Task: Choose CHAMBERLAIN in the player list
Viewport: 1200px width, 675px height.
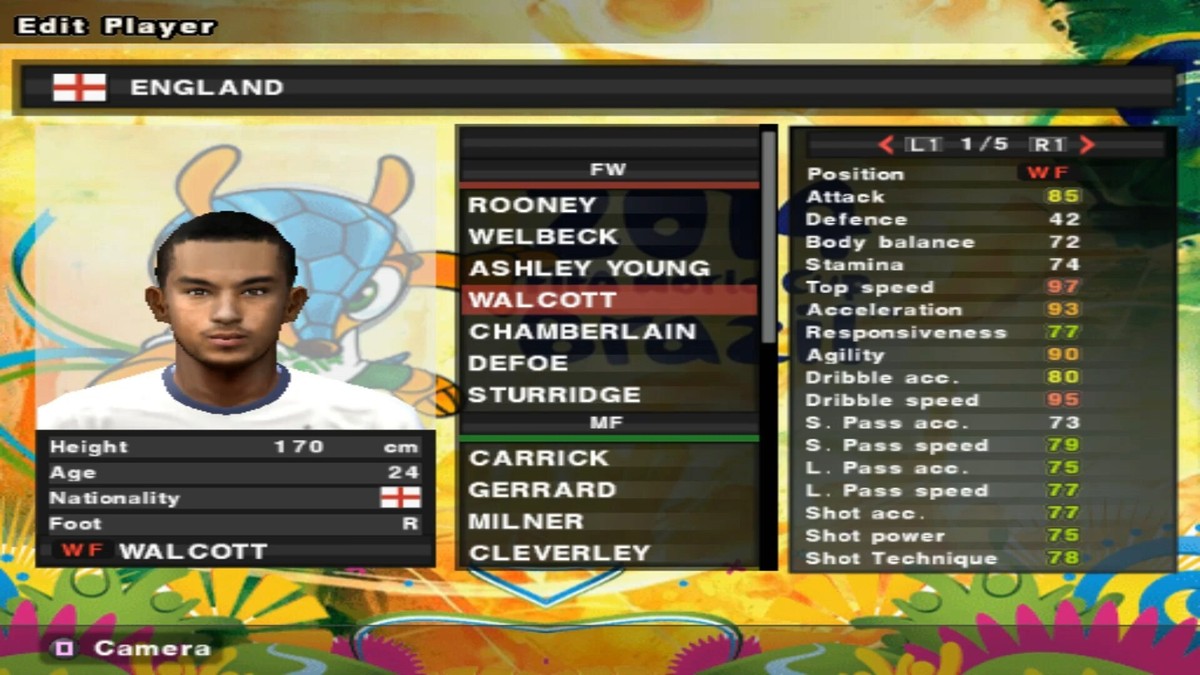Action: click(582, 332)
